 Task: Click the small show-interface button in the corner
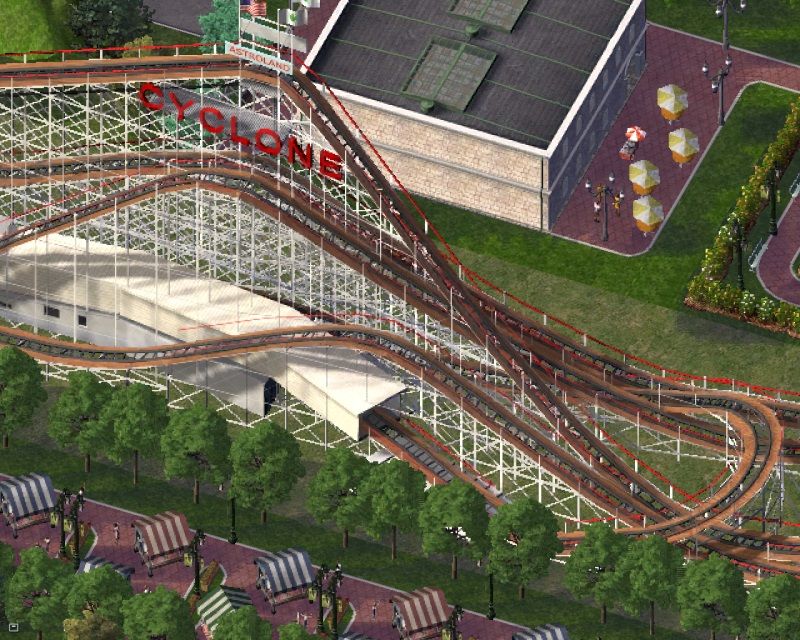pyautogui.click(x=11, y=629)
